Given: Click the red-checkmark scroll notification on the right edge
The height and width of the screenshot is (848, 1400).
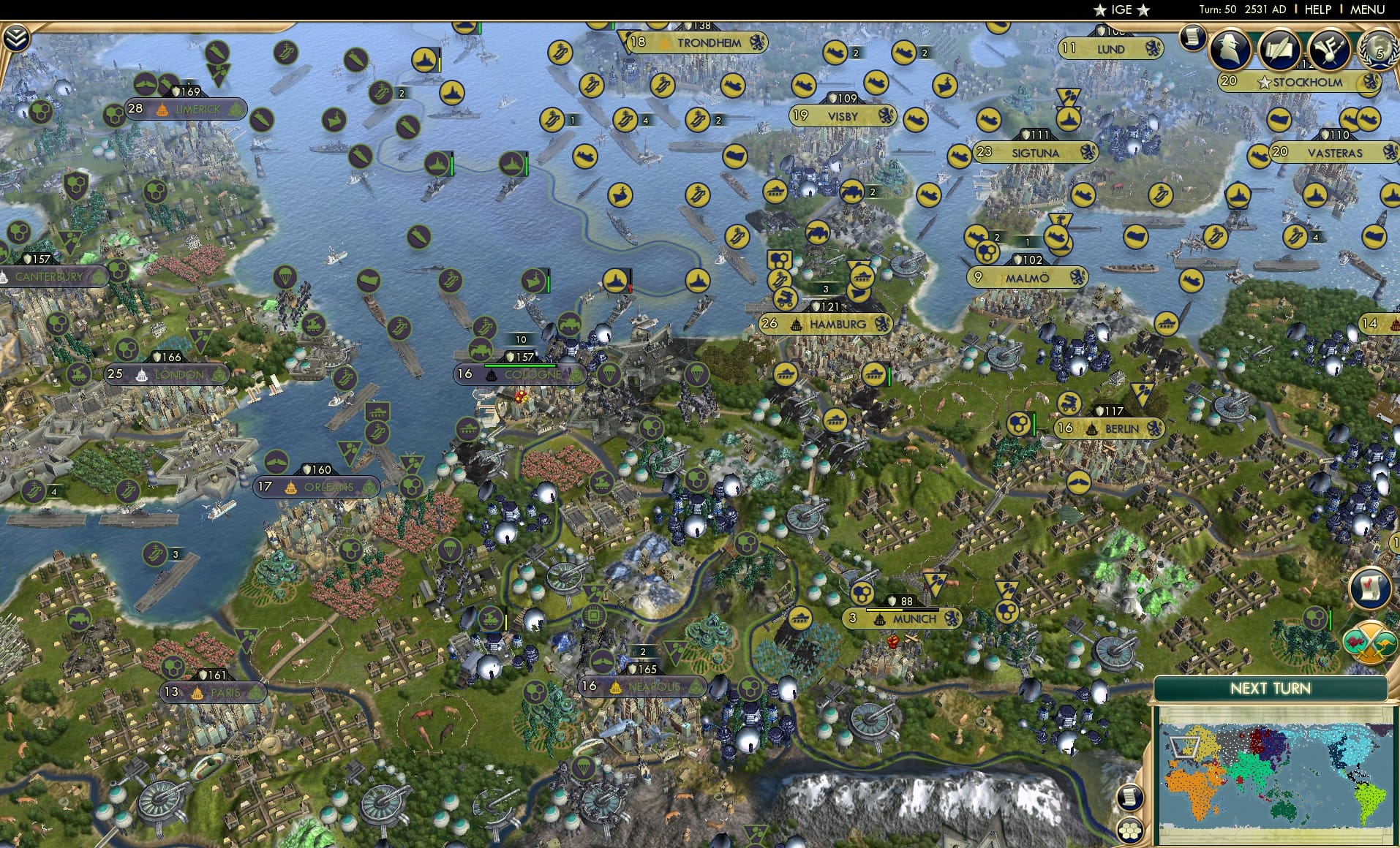Looking at the screenshot, I should point(1371,588).
